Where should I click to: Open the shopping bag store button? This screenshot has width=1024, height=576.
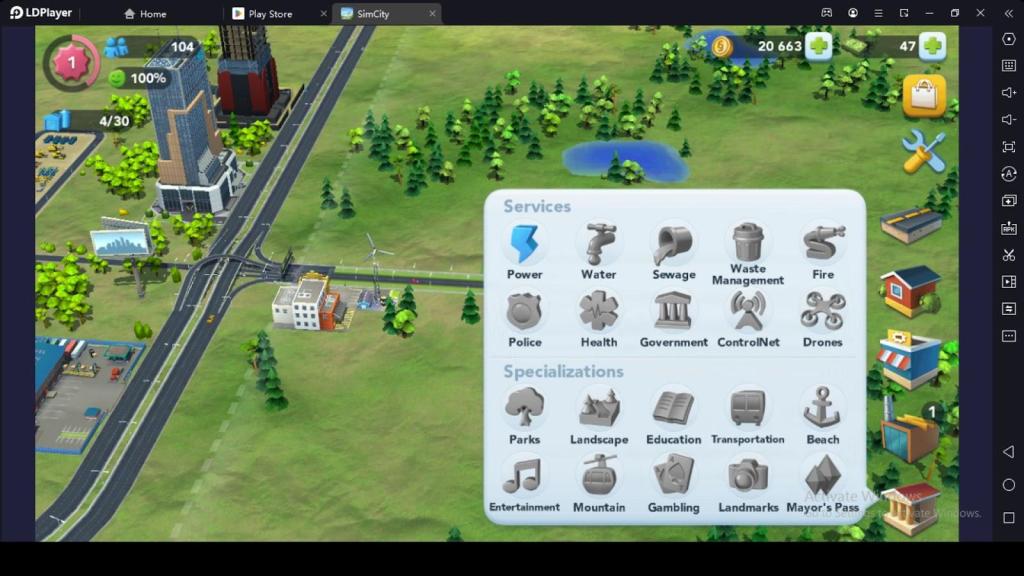[x=924, y=96]
